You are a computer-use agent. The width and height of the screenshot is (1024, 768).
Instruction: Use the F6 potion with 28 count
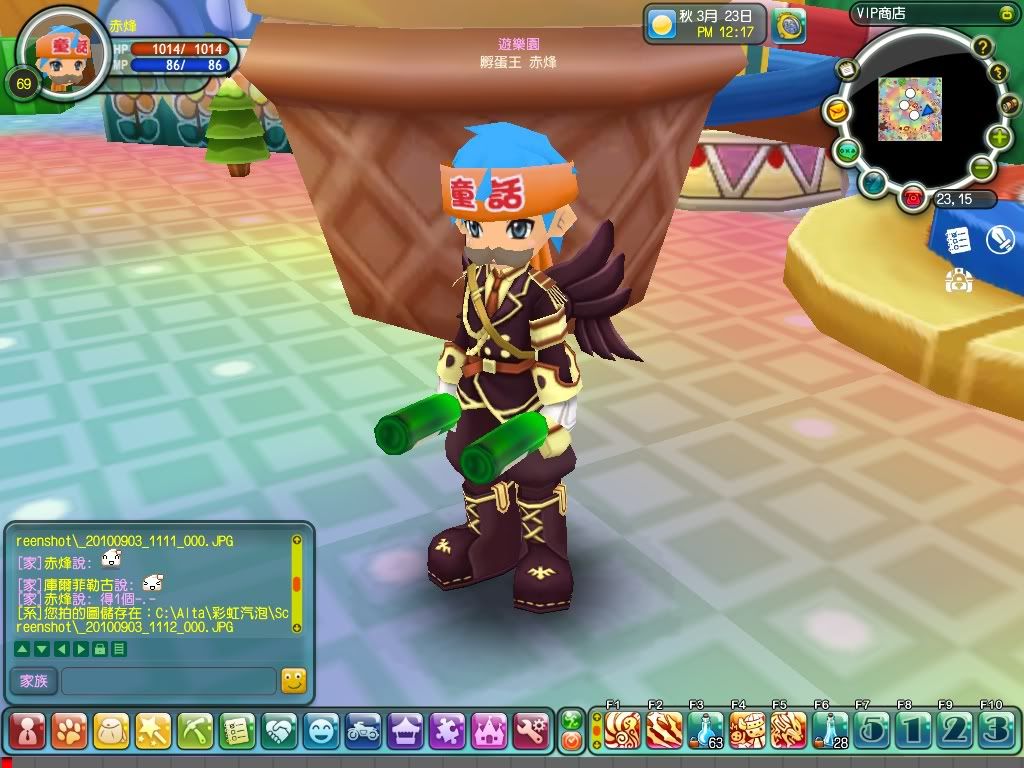pyautogui.click(x=830, y=730)
